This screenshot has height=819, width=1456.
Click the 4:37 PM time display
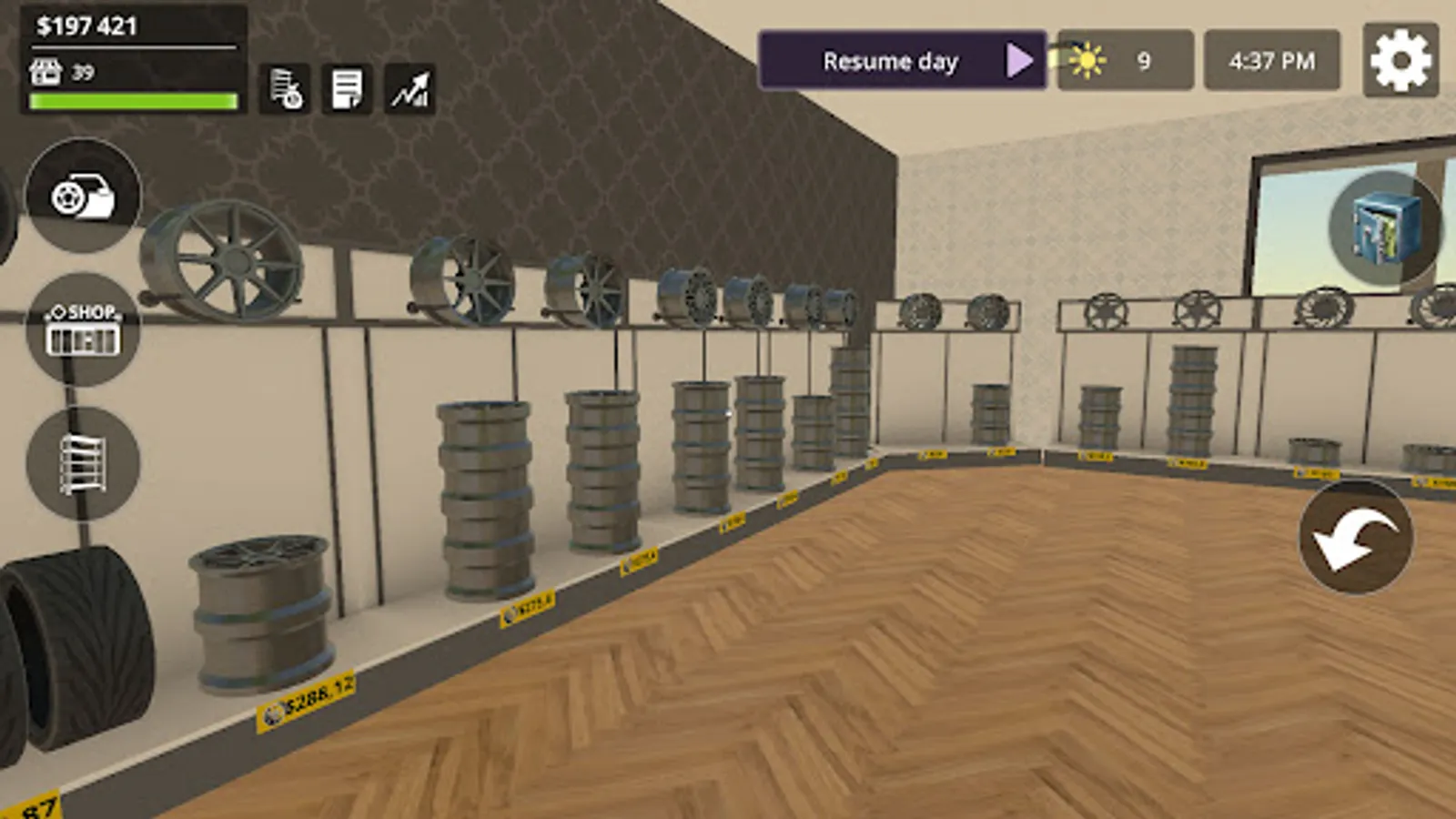(1271, 60)
